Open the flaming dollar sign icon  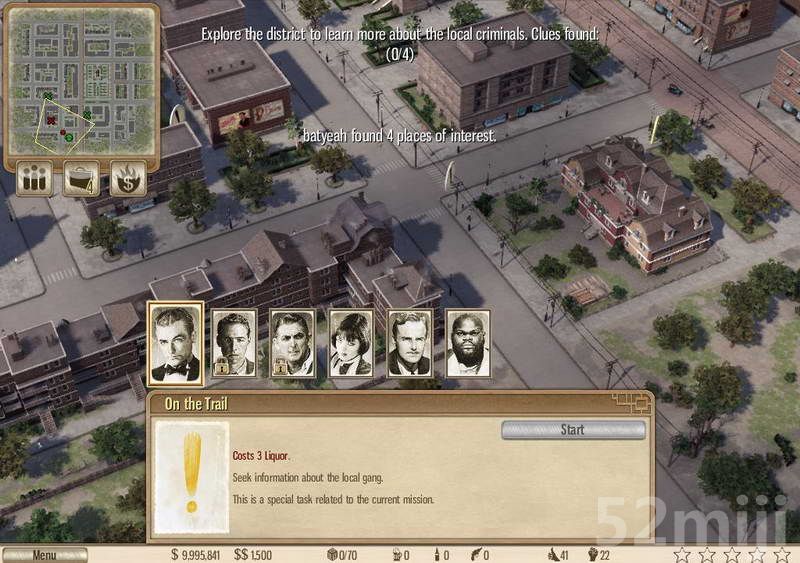click(x=128, y=179)
